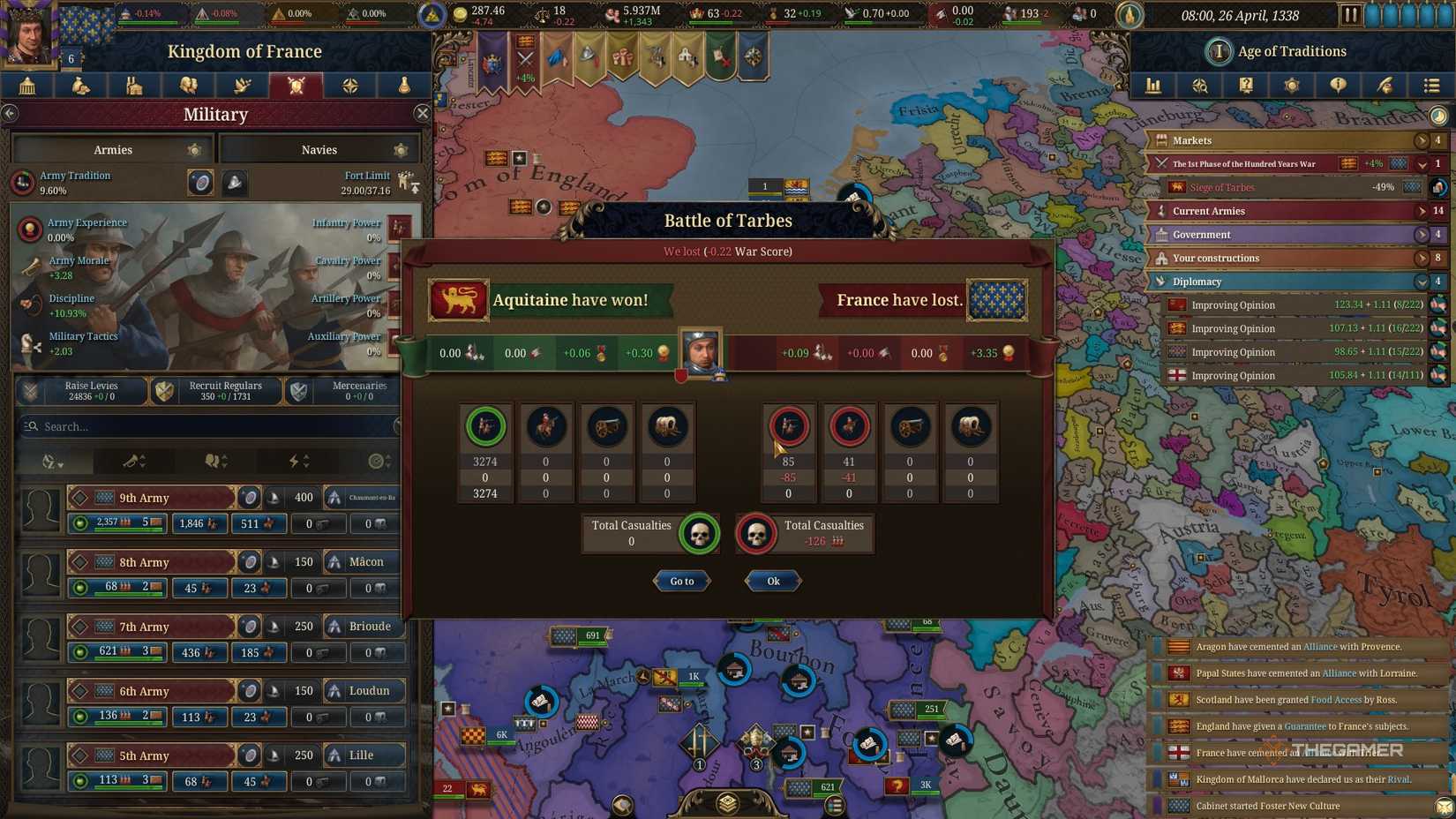Open the Population panel tab

[x=188, y=86]
